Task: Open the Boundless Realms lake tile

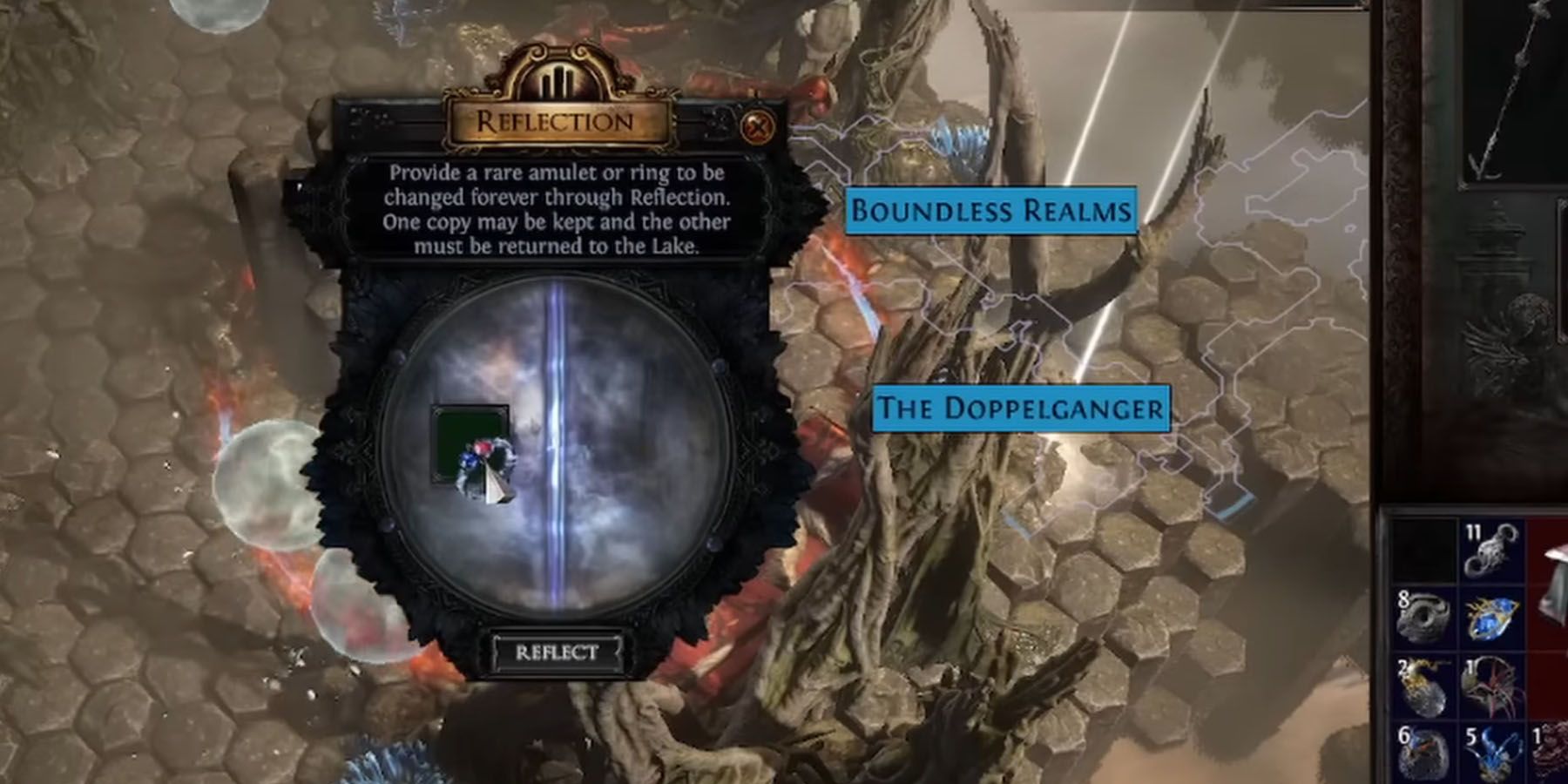Action: click(x=993, y=211)
